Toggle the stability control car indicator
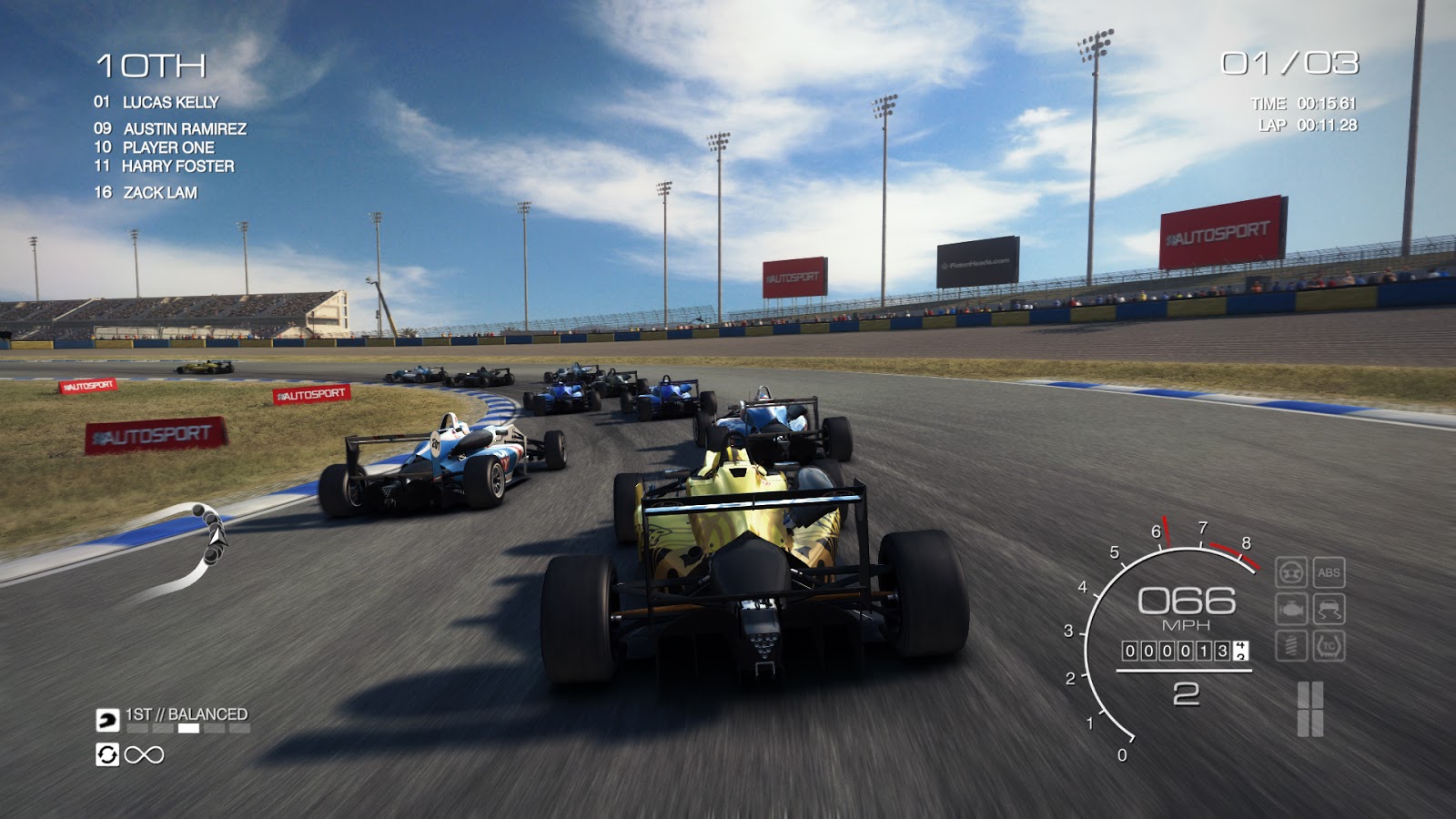The height and width of the screenshot is (819, 1456). tap(1329, 609)
